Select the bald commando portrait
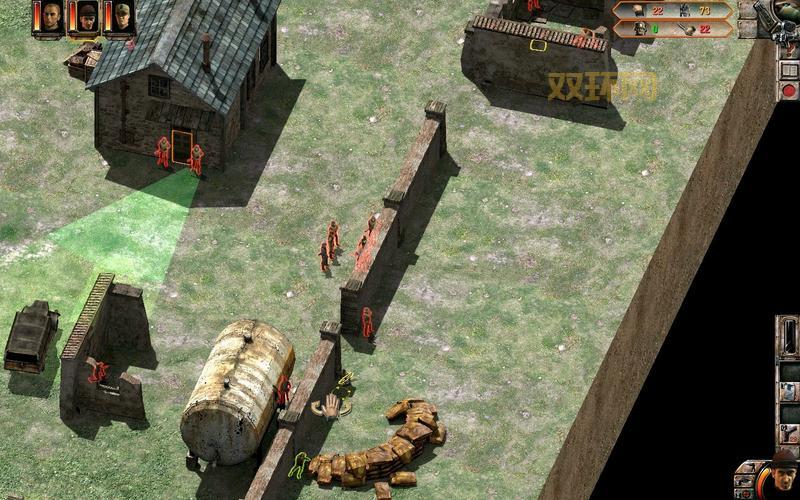 [x=51, y=17]
